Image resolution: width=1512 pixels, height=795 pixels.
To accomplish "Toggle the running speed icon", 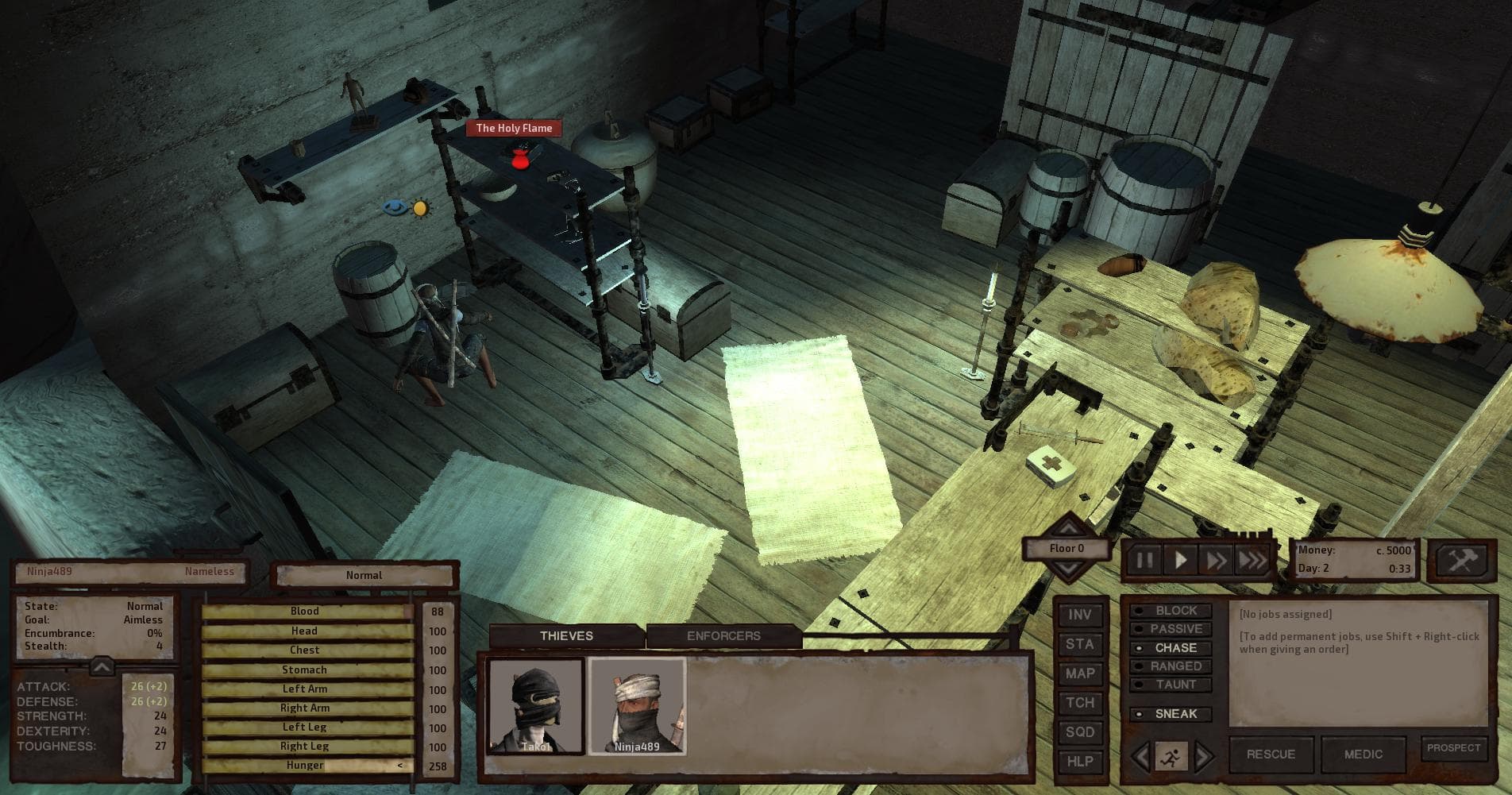I will (1170, 758).
